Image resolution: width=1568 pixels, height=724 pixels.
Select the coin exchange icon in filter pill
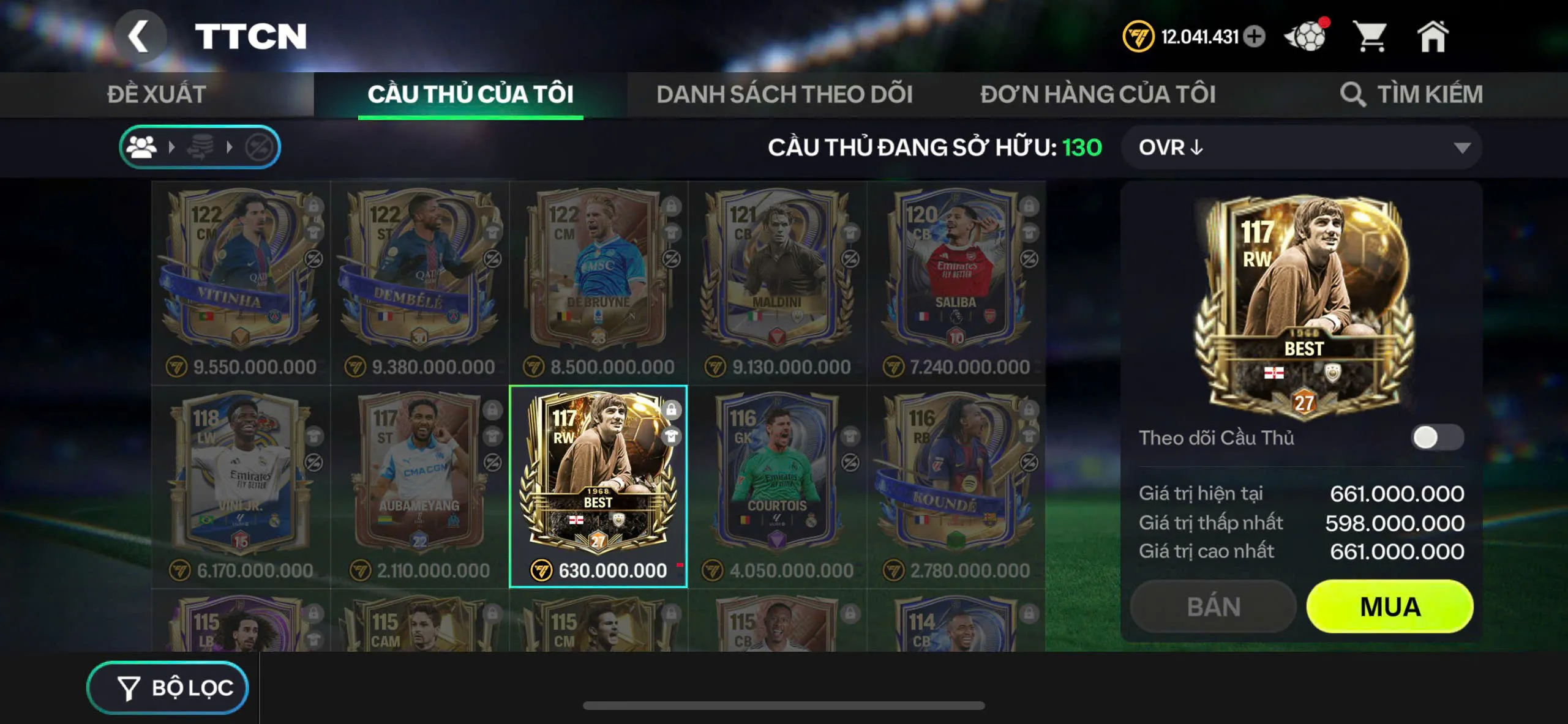pyautogui.click(x=202, y=146)
